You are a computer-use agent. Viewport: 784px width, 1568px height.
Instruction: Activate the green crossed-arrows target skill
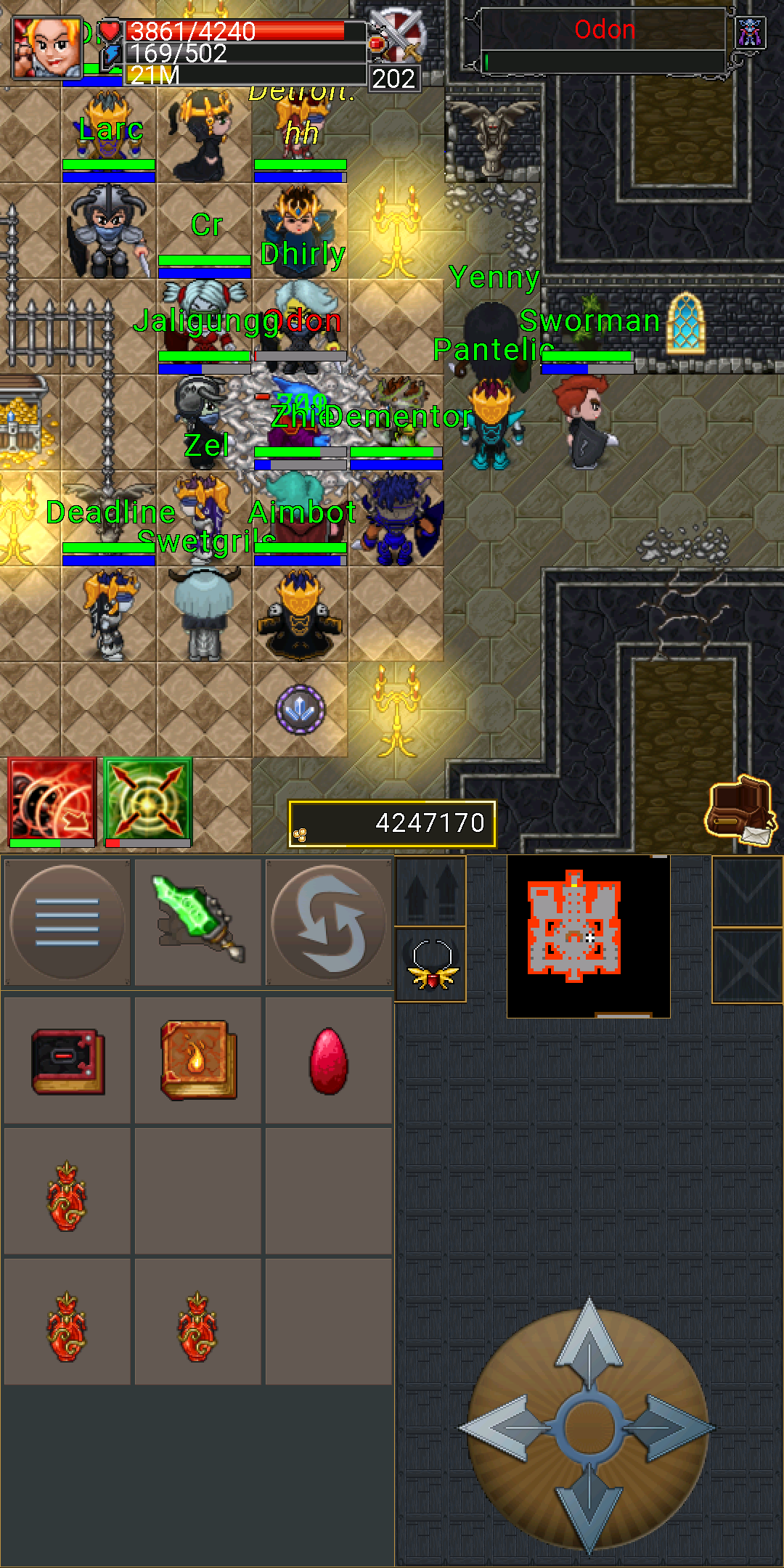148,801
